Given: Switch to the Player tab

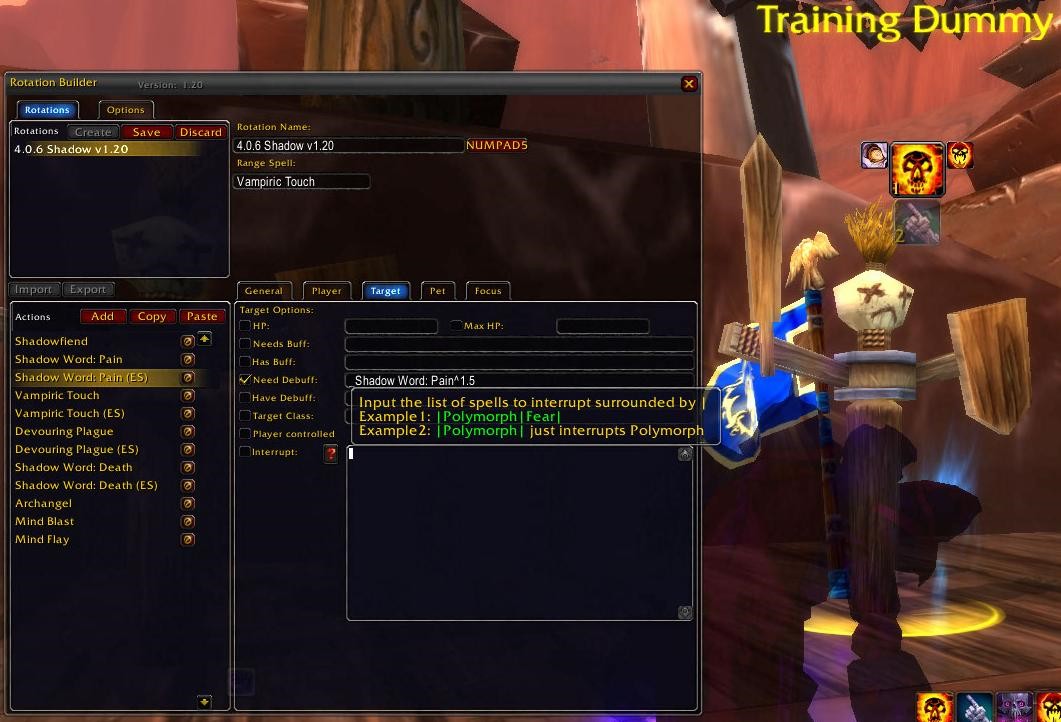Looking at the screenshot, I should (327, 291).
